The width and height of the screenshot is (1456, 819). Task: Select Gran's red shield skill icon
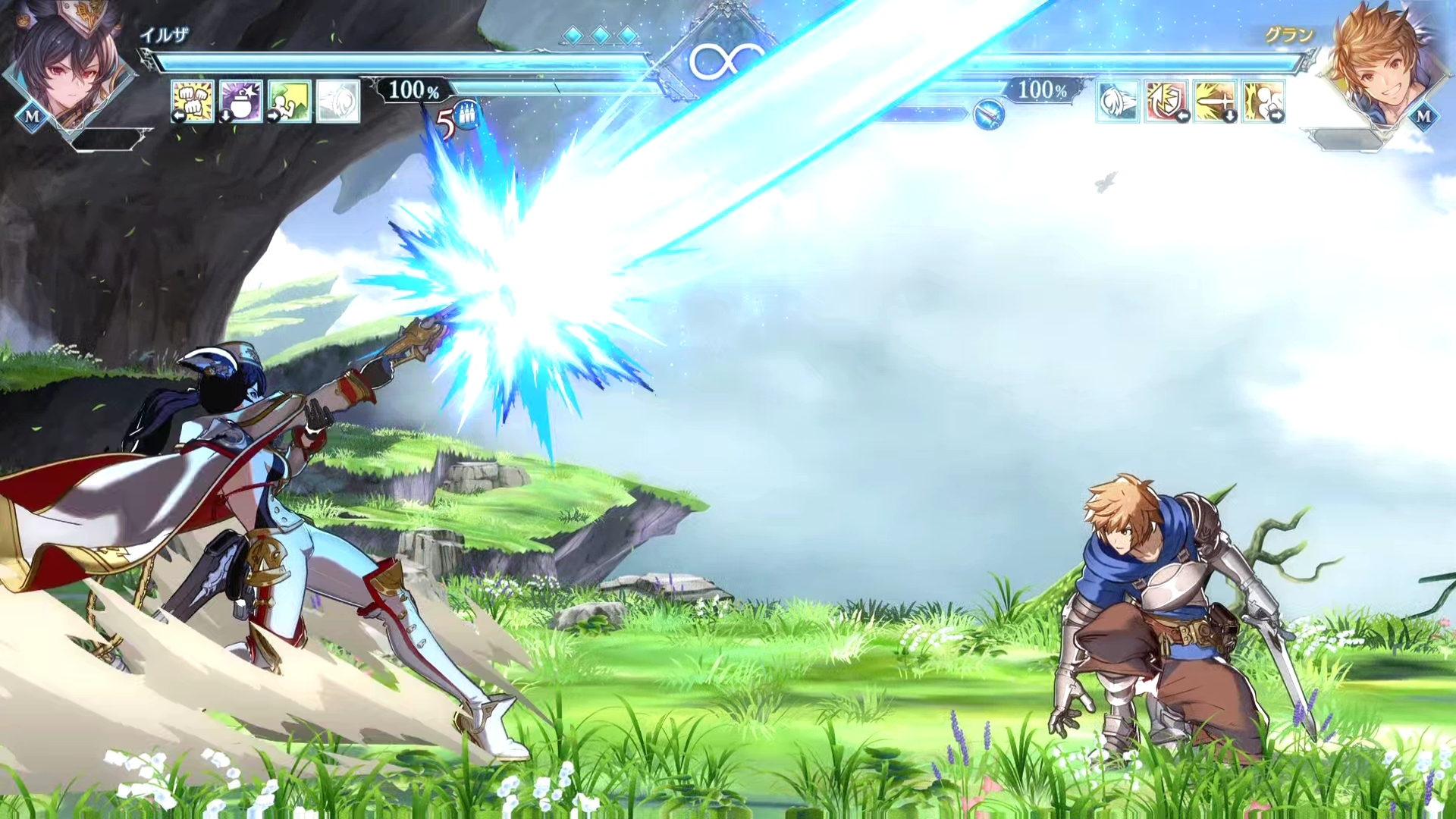tap(1166, 101)
